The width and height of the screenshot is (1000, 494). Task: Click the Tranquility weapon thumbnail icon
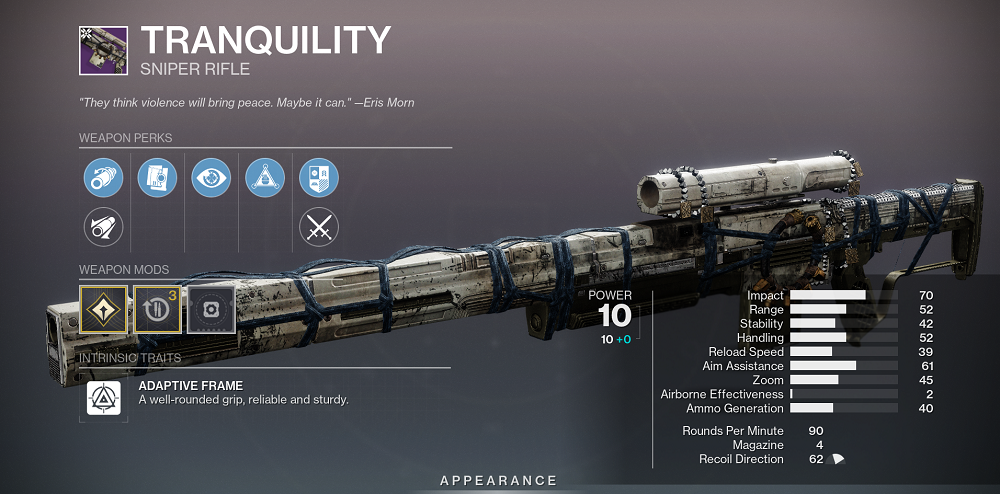(x=103, y=49)
